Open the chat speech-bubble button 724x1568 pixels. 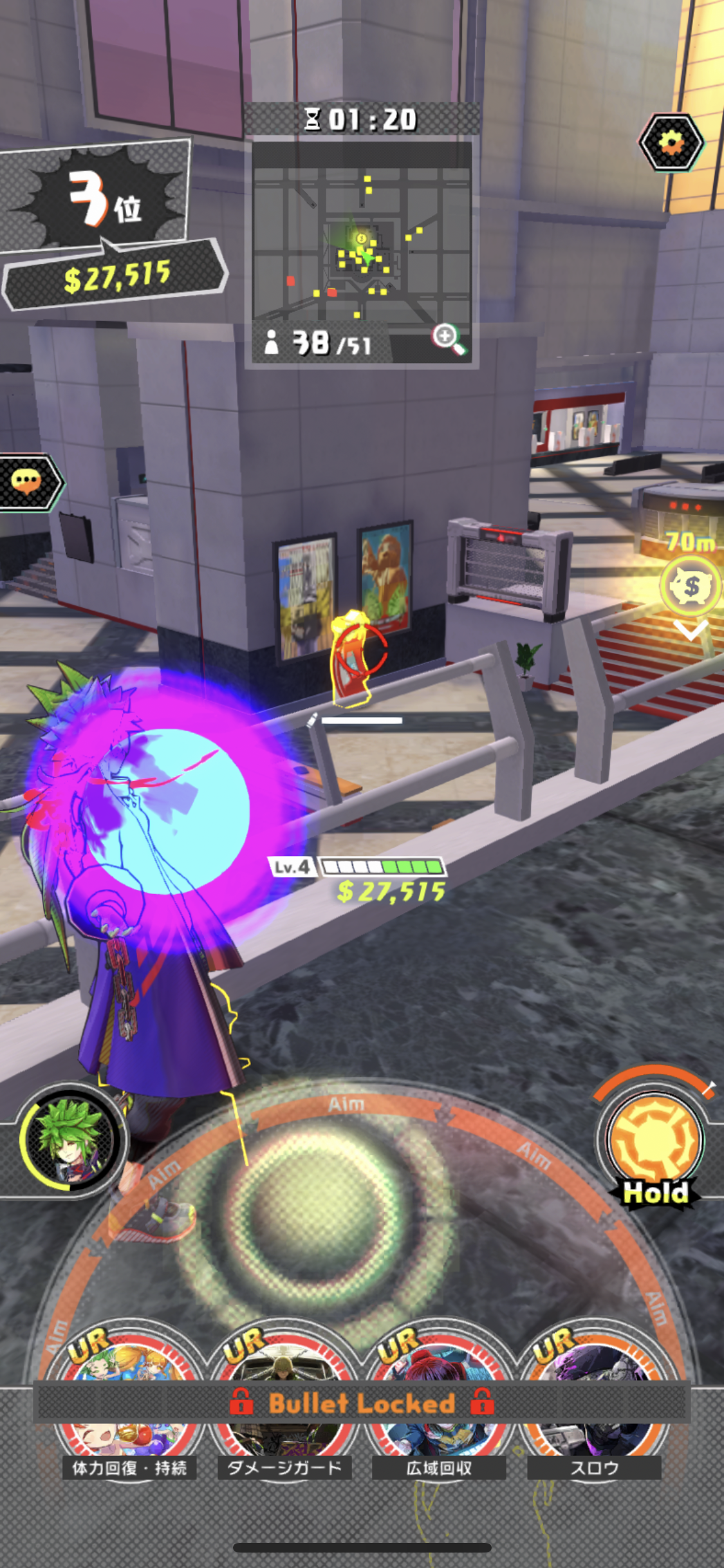(27, 481)
